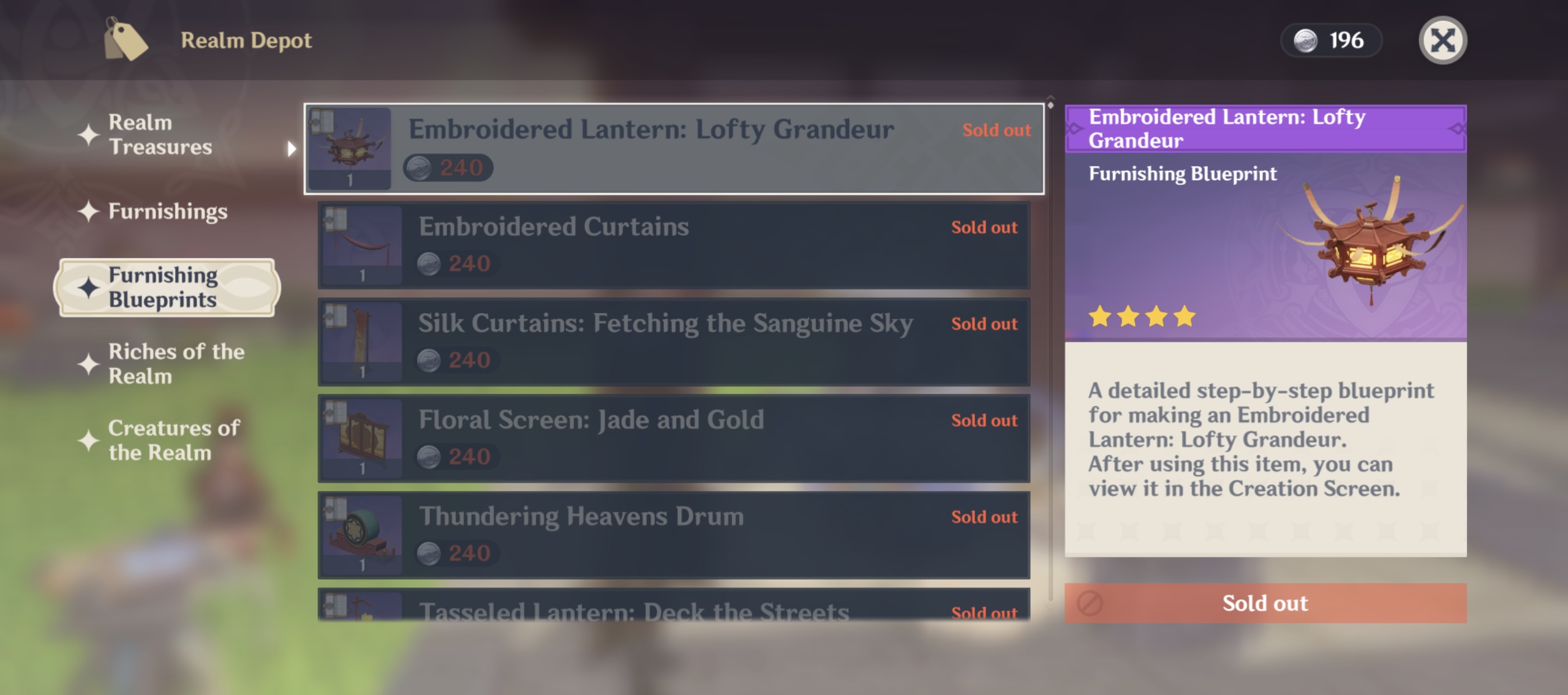
Task: Click the Embroidered Curtains item icon
Action: pos(359,245)
